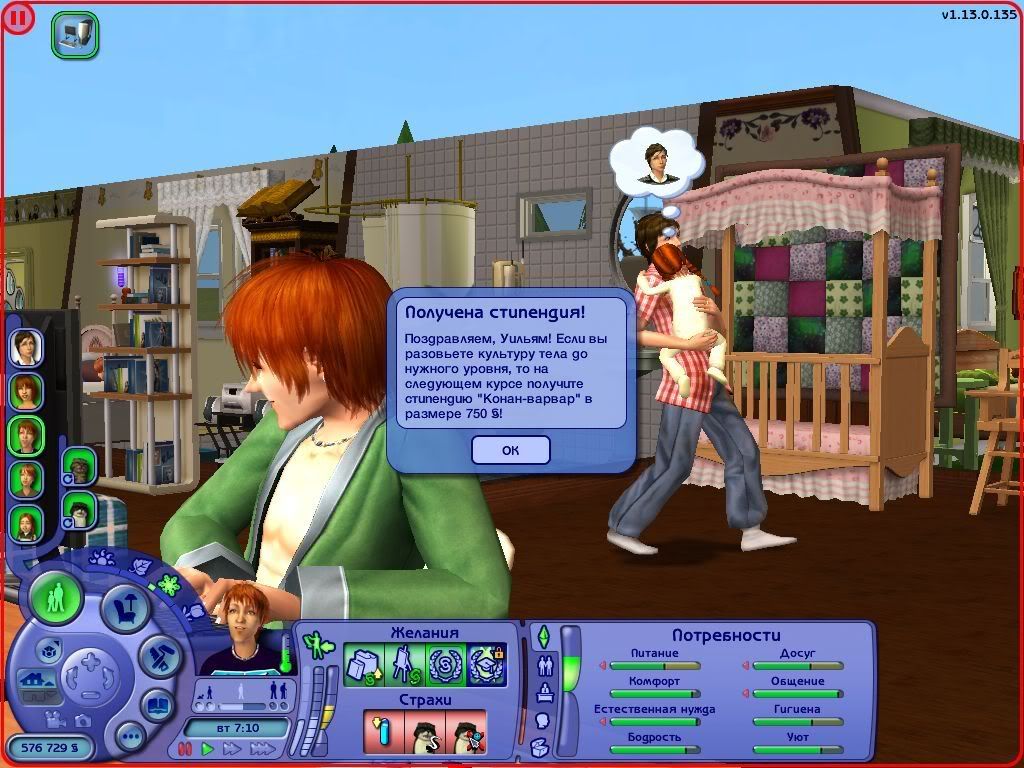Select the easel painting money want
Image resolution: width=1024 pixels, height=768 pixels.
403,665
